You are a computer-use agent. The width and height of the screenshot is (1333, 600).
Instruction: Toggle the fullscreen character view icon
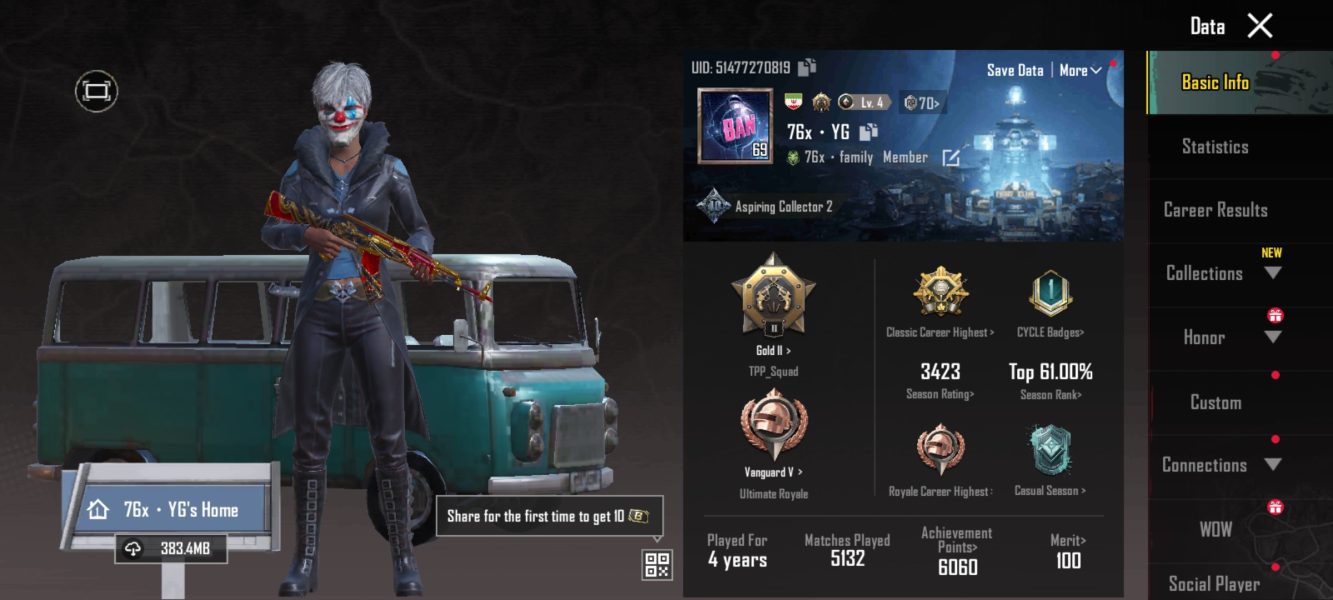click(x=96, y=92)
